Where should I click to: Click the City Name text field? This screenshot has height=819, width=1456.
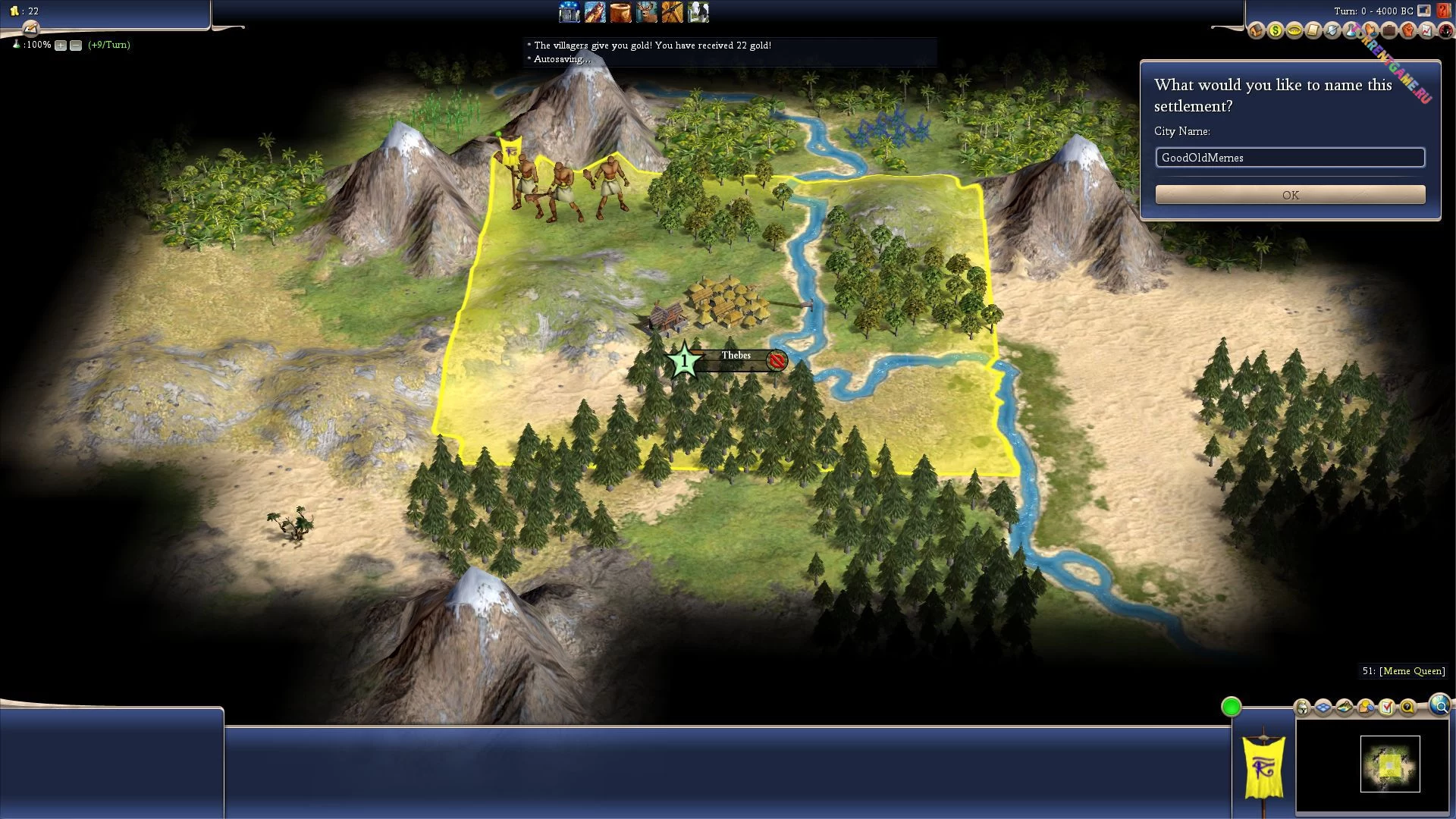tap(1290, 158)
